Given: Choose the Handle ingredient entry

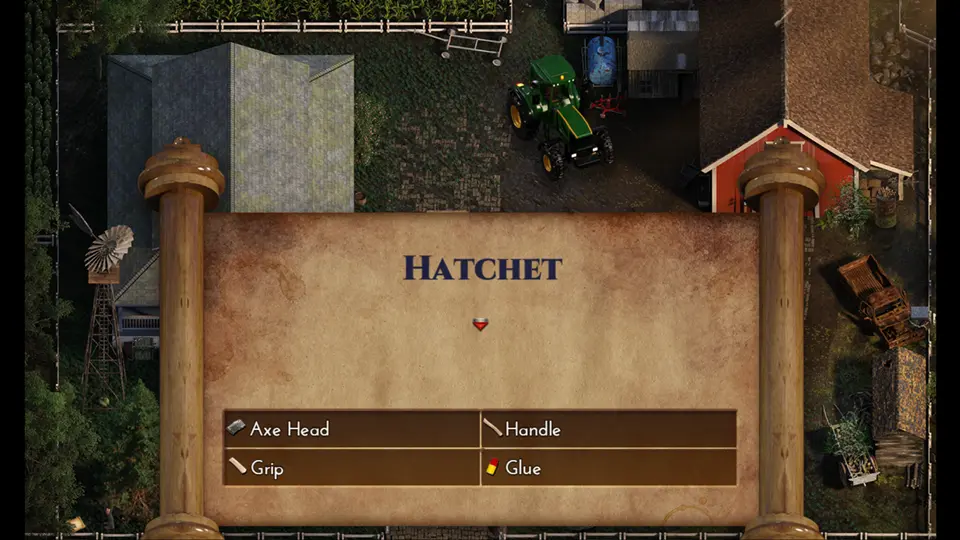Looking at the screenshot, I should [608, 429].
